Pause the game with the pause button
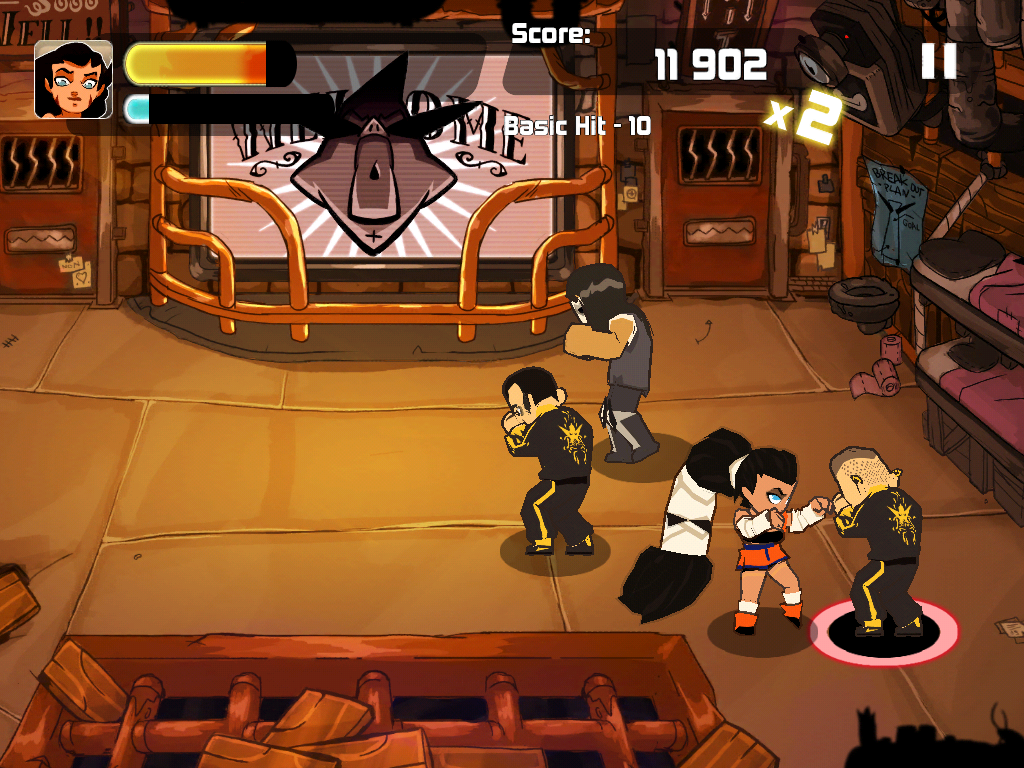 938,62
